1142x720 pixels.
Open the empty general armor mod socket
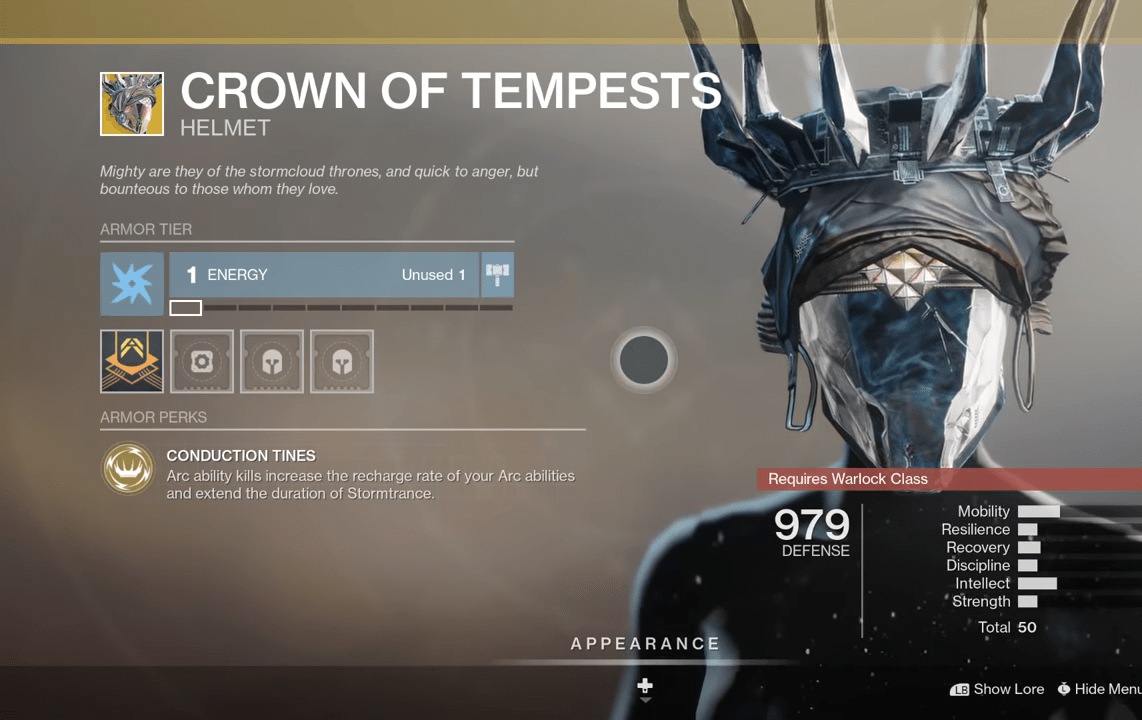tap(202, 361)
